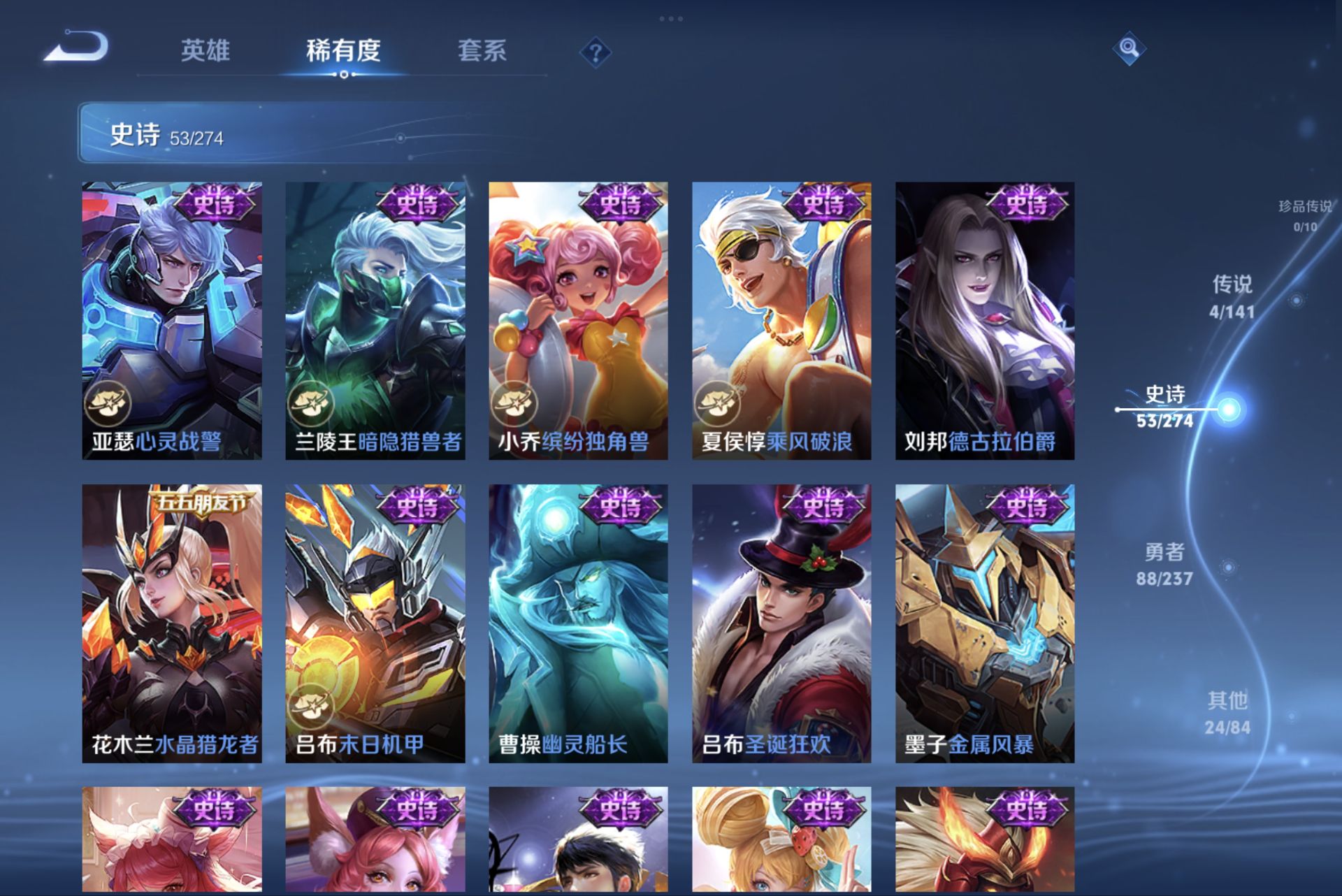Switch to the 套系 tab
This screenshot has width=1342, height=896.
click(484, 51)
